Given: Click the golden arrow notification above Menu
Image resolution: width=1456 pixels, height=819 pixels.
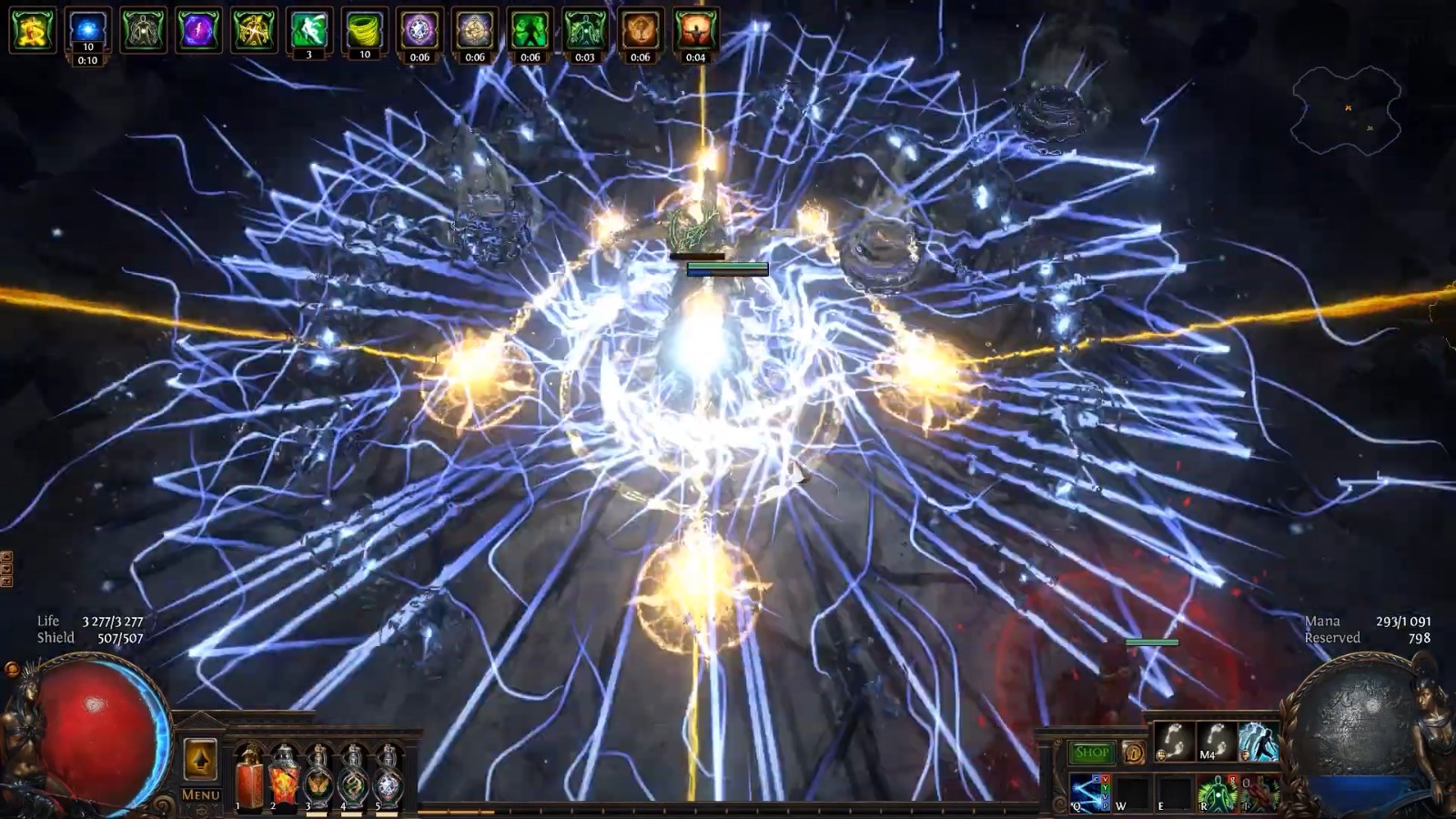Looking at the screenshot, I should click(x=201, y=757).
